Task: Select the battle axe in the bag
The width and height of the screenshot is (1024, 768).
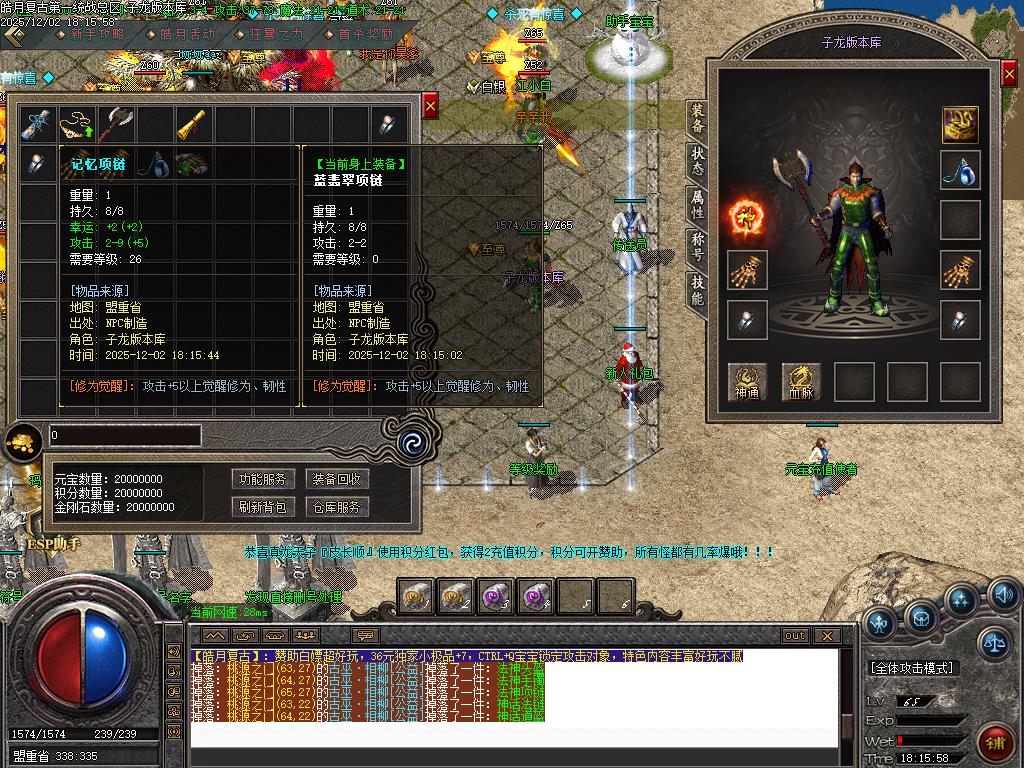Action: pyautogui.click(x=116, y=124)
